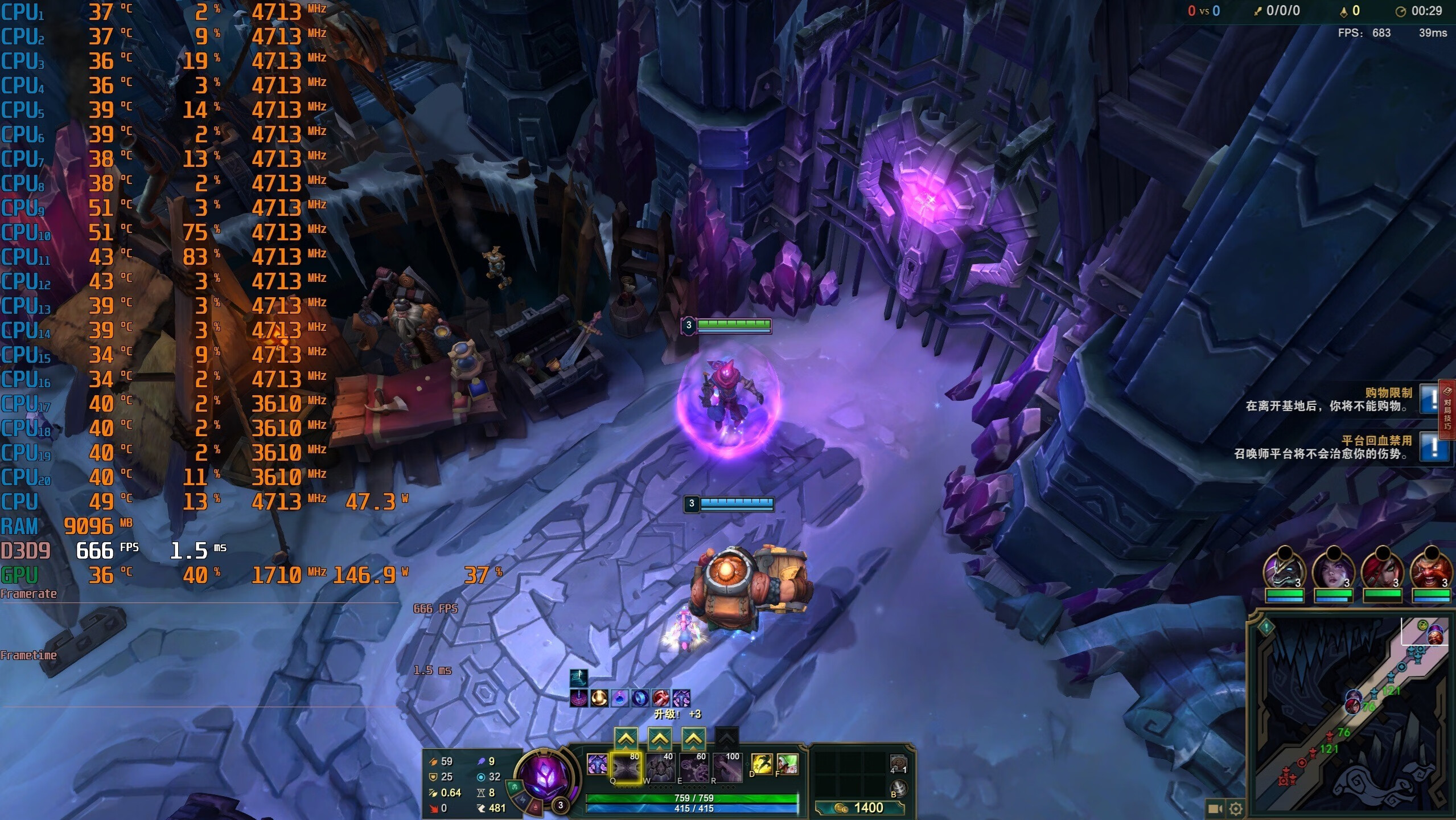Click the Recall button

pyautogui.click(x=898, y=789)
